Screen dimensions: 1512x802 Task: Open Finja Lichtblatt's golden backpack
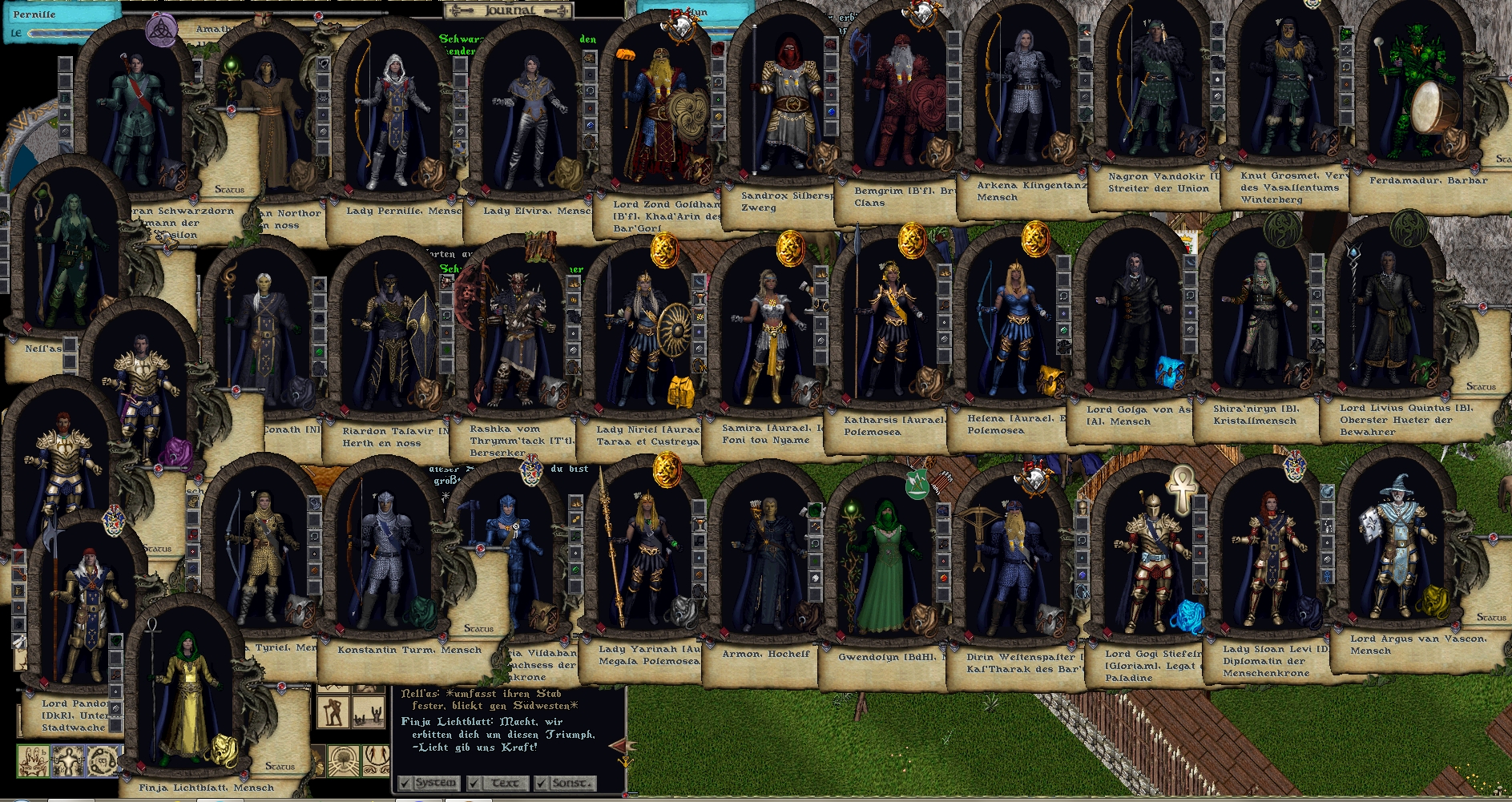click(x=224, y=749)
